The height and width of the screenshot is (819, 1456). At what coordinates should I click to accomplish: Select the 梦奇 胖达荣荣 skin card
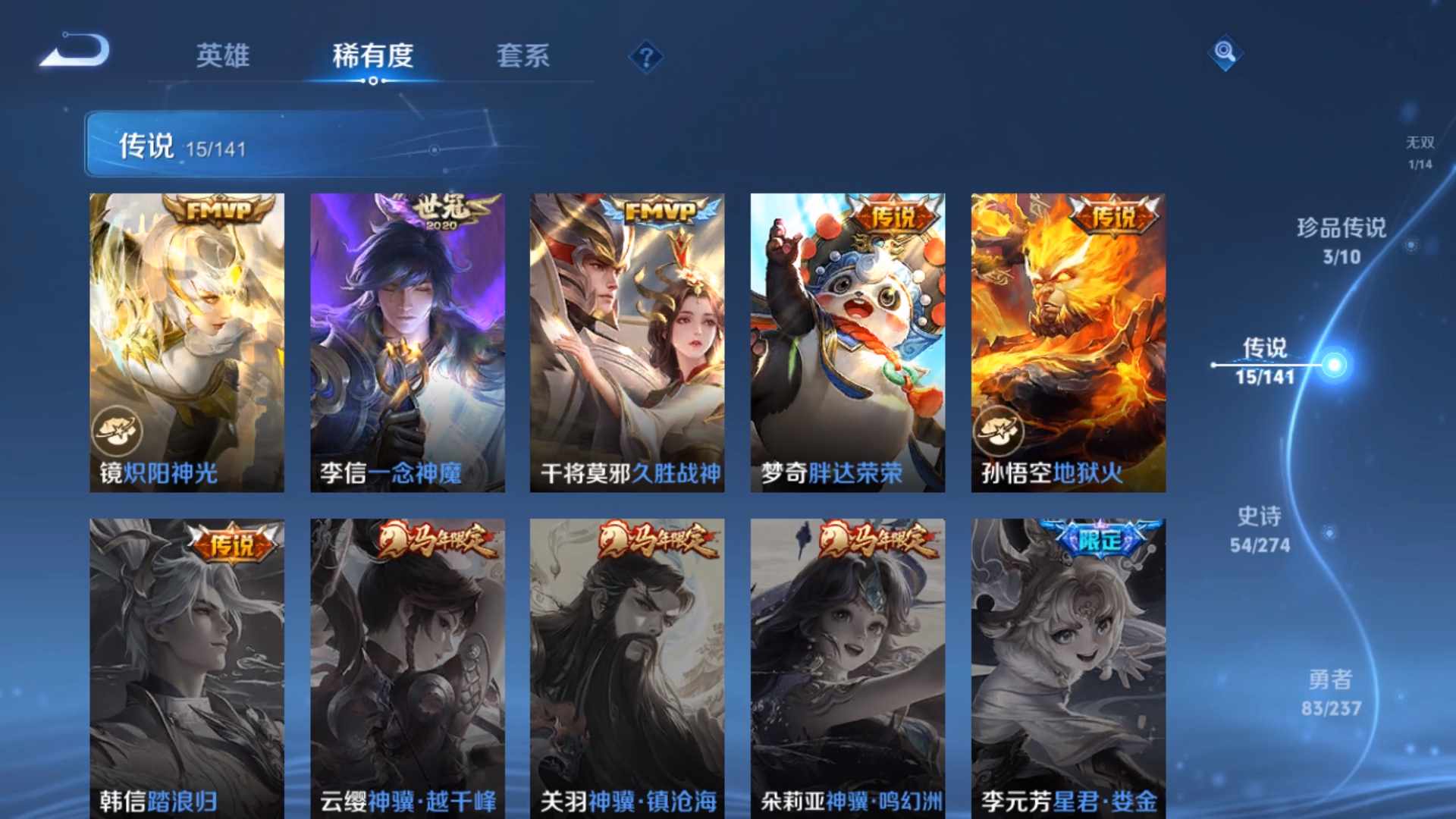point(848,342)
